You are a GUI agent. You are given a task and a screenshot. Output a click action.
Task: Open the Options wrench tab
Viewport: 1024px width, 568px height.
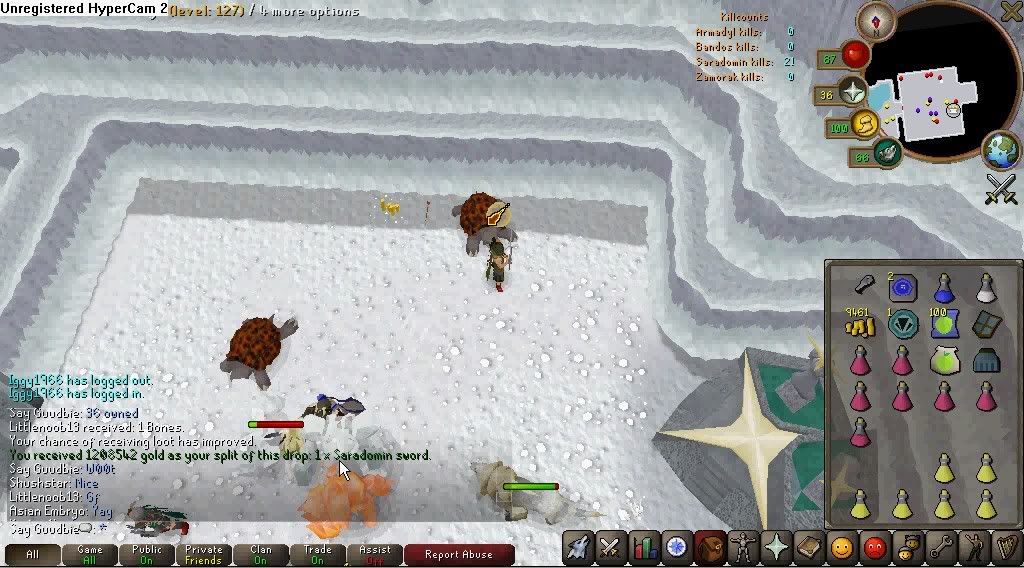(941, 547)
